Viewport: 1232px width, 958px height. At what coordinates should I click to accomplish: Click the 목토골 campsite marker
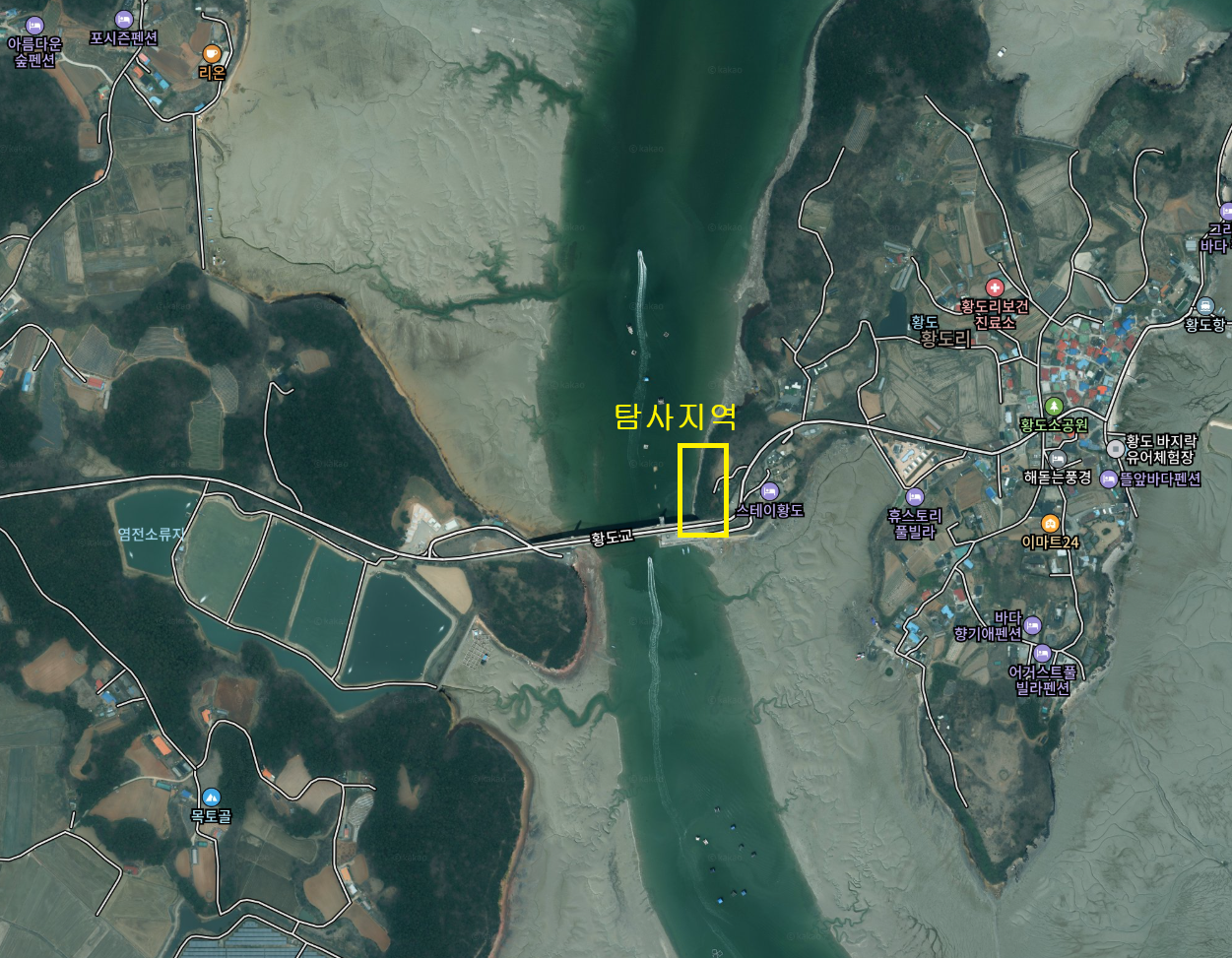[211, 797]
